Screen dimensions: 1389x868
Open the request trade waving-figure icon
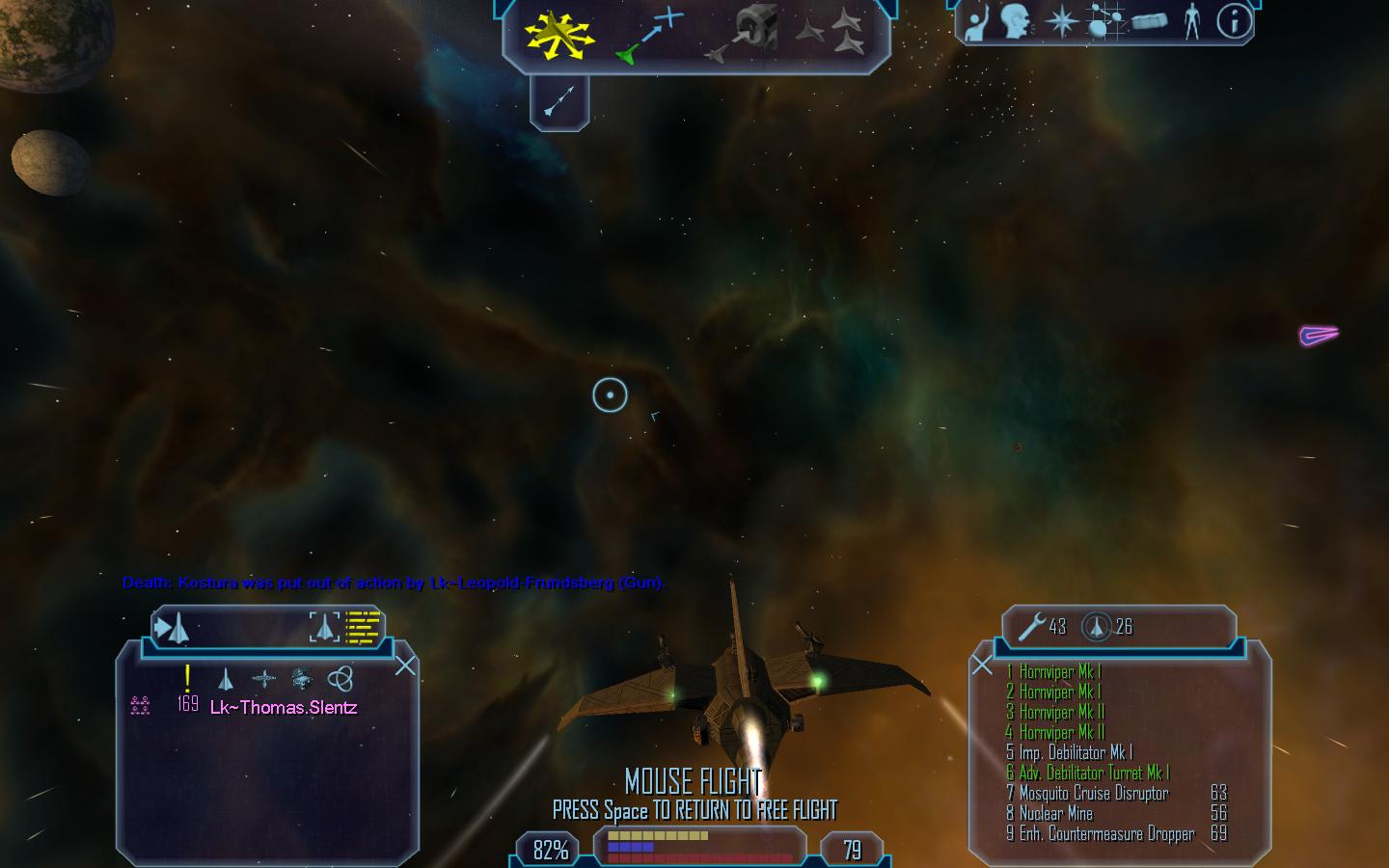point(977,21)
